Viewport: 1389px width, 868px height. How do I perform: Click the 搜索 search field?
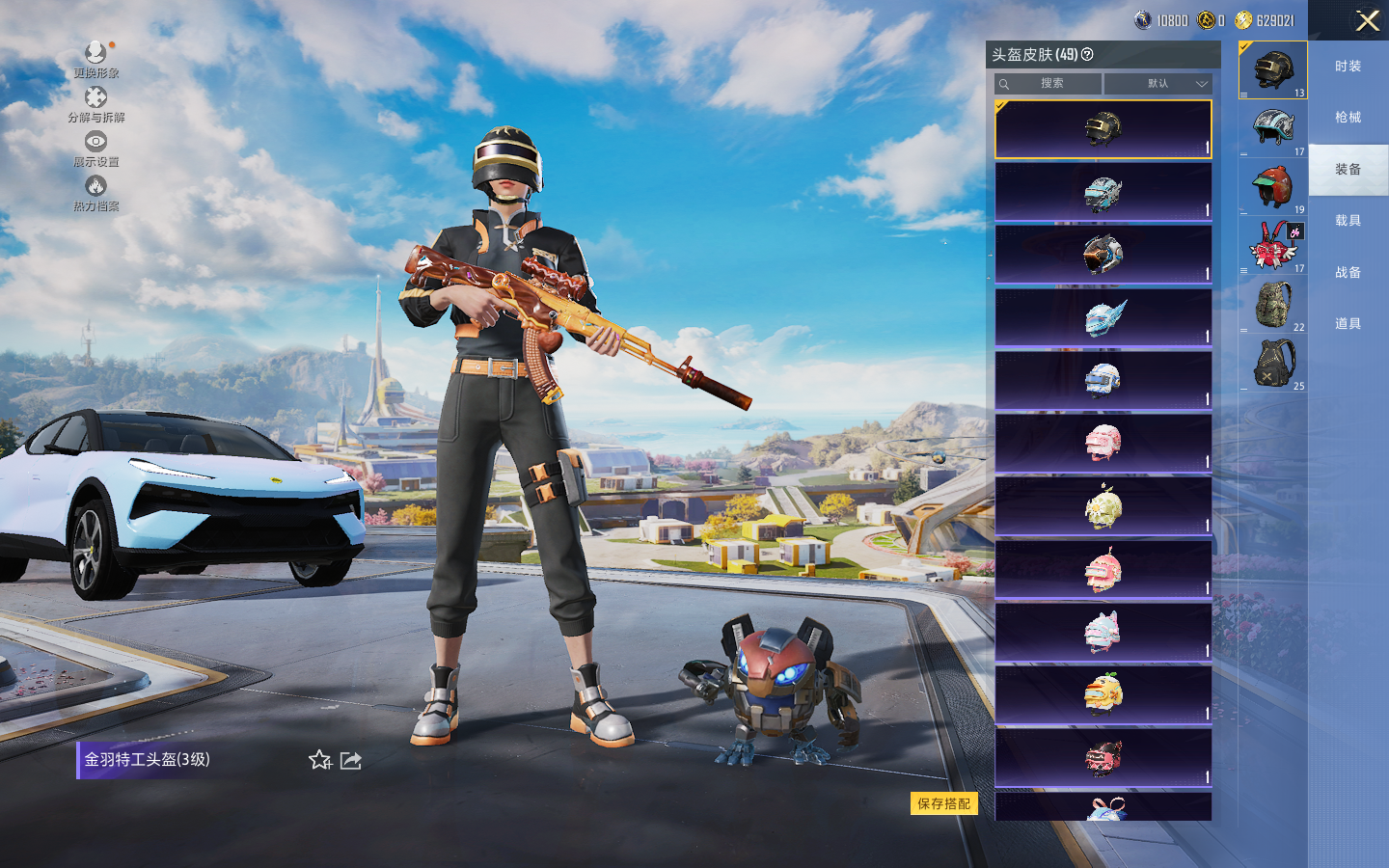tap(1051, 84)
